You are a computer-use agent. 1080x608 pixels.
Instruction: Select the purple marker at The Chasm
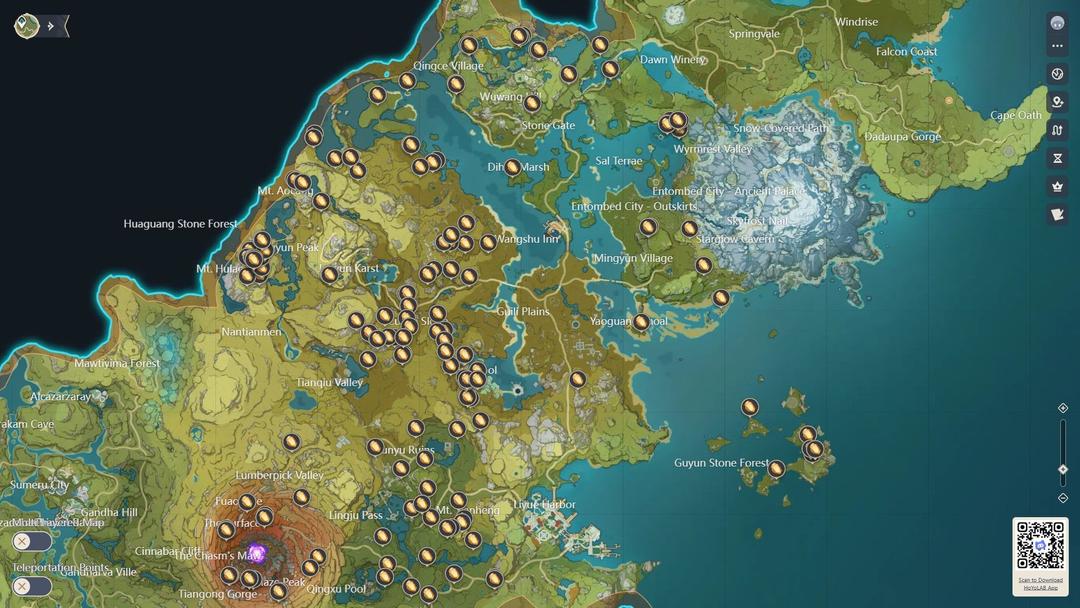point(257,553)
